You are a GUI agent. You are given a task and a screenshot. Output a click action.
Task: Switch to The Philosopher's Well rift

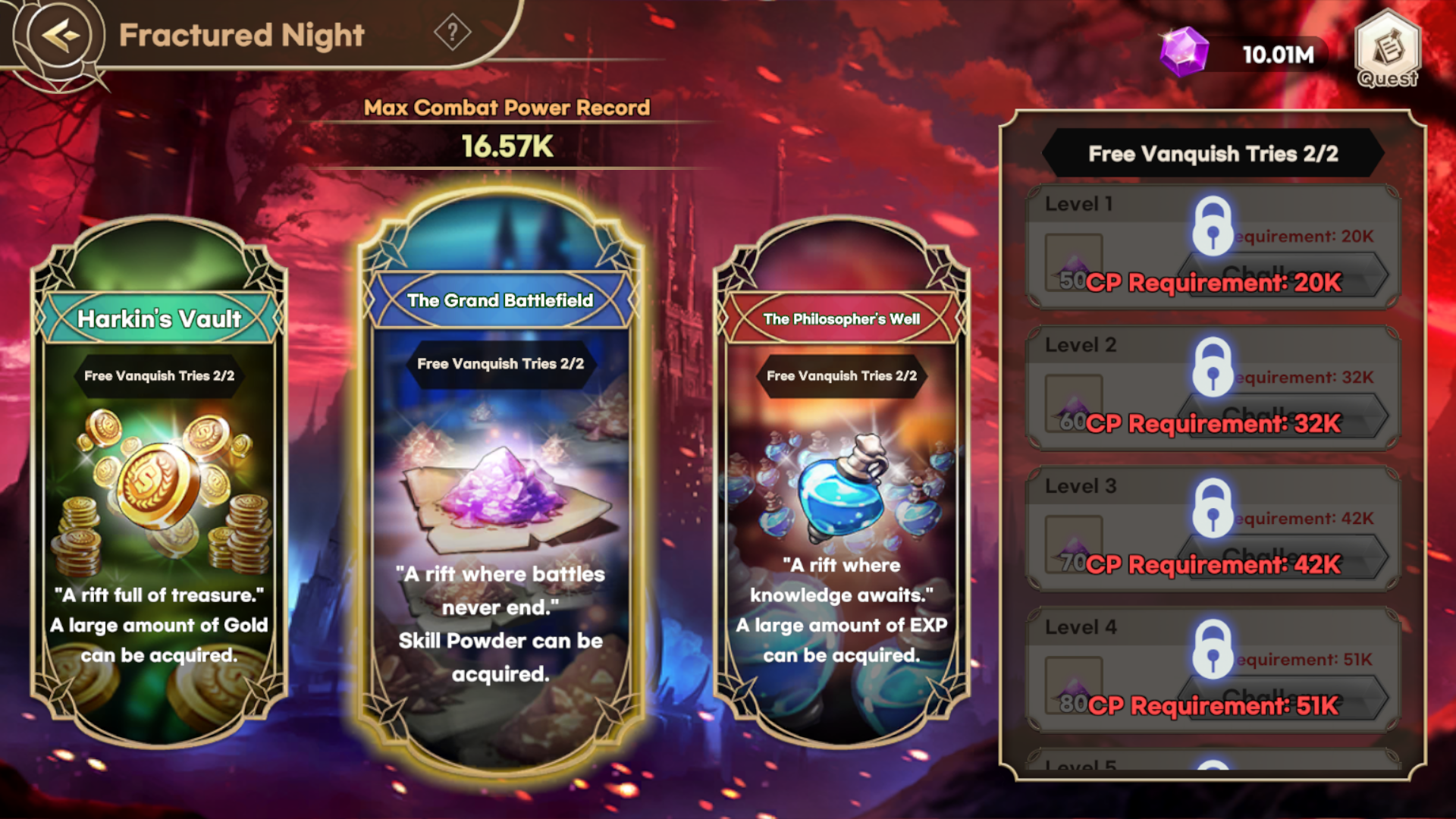pyautogui.click(x=839, y=493)
